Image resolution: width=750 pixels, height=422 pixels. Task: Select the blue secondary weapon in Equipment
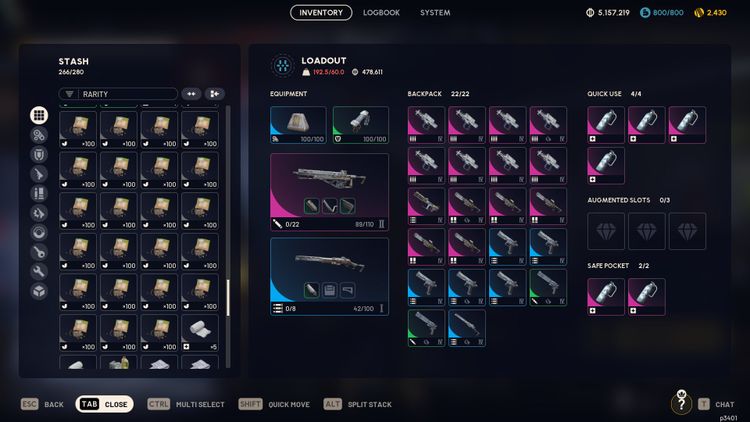click(329, 271)
